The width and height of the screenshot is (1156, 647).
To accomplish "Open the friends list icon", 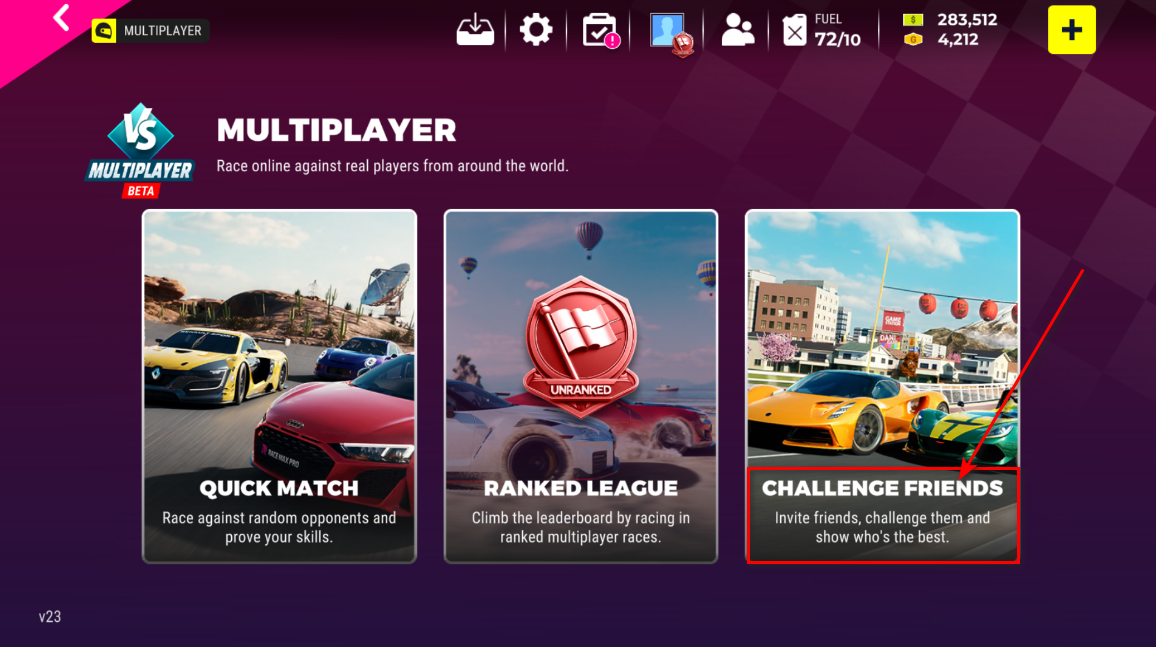I will click(x=738, y=30).
